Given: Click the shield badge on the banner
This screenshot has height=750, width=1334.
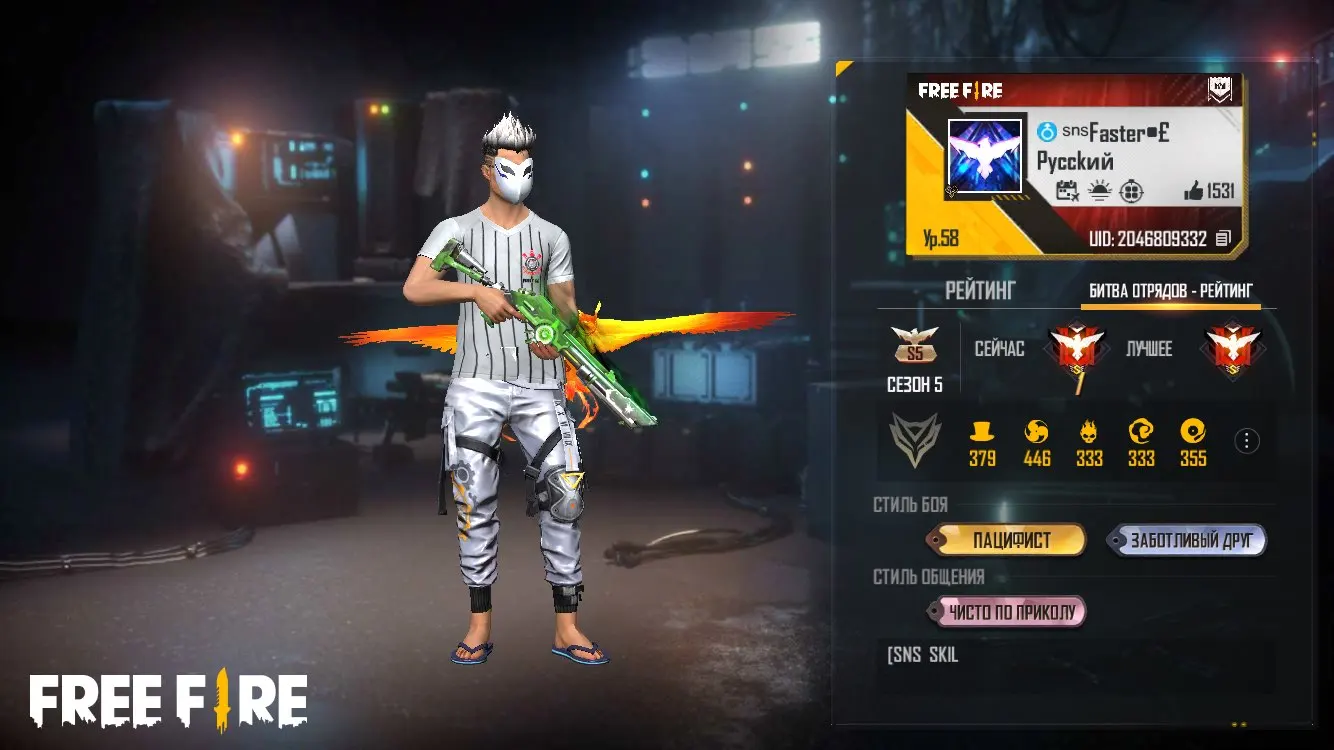Looking at the screenshot, I should (x=1220, y=90).
